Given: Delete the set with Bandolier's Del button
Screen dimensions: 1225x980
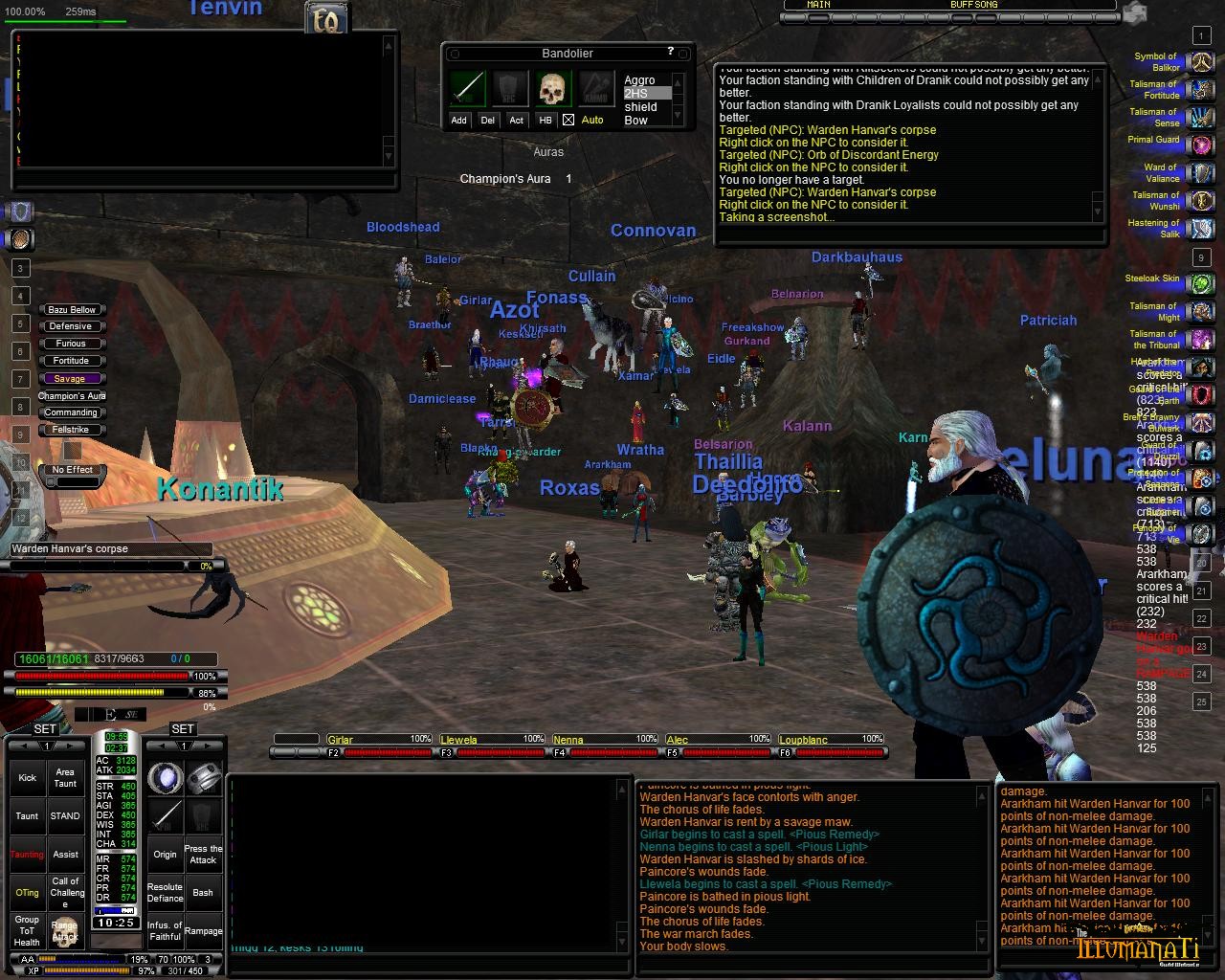Looking at the screenshot, I should tap(488, 120).
